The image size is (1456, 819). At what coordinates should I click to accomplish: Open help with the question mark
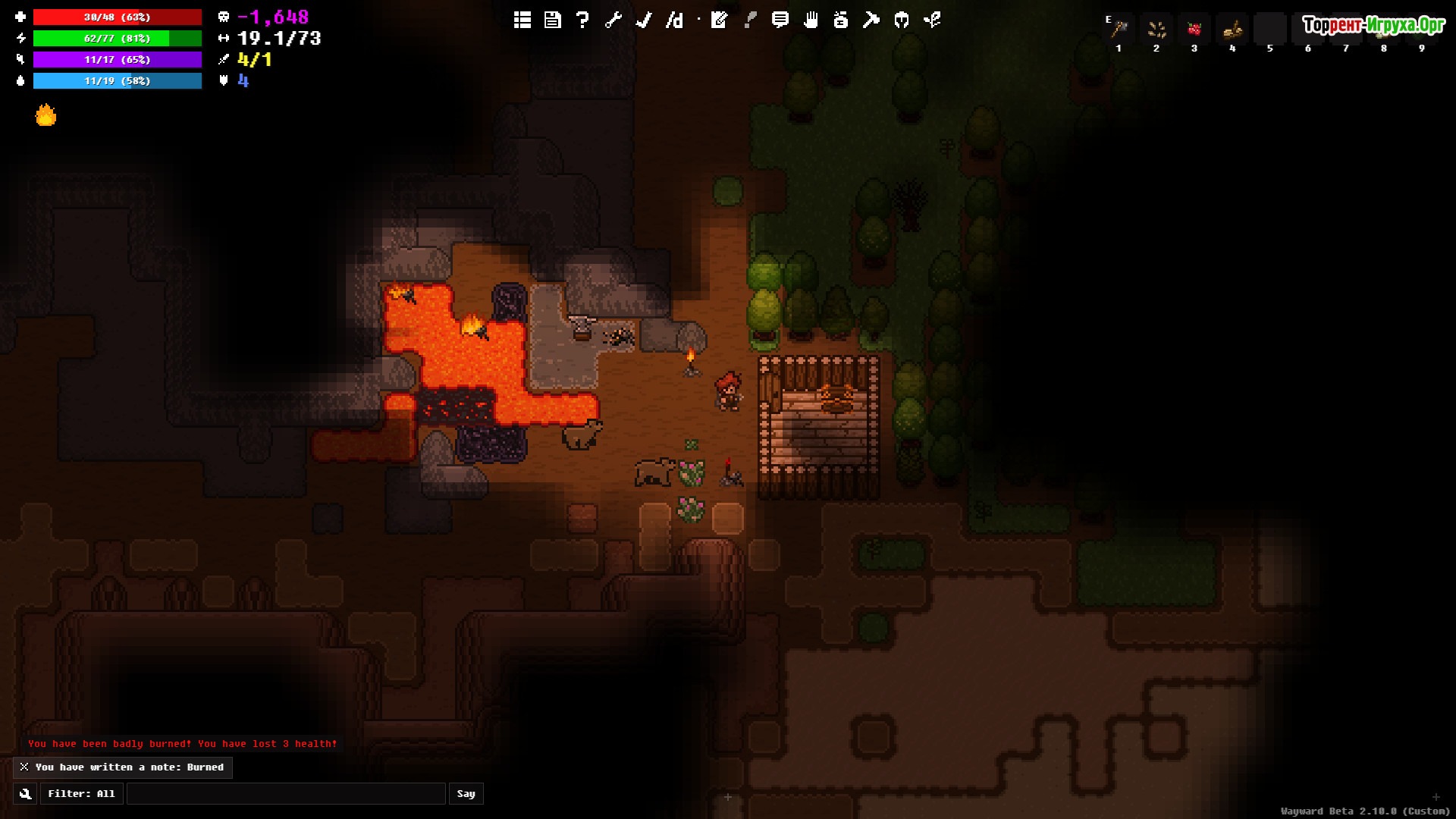(582, 20)
